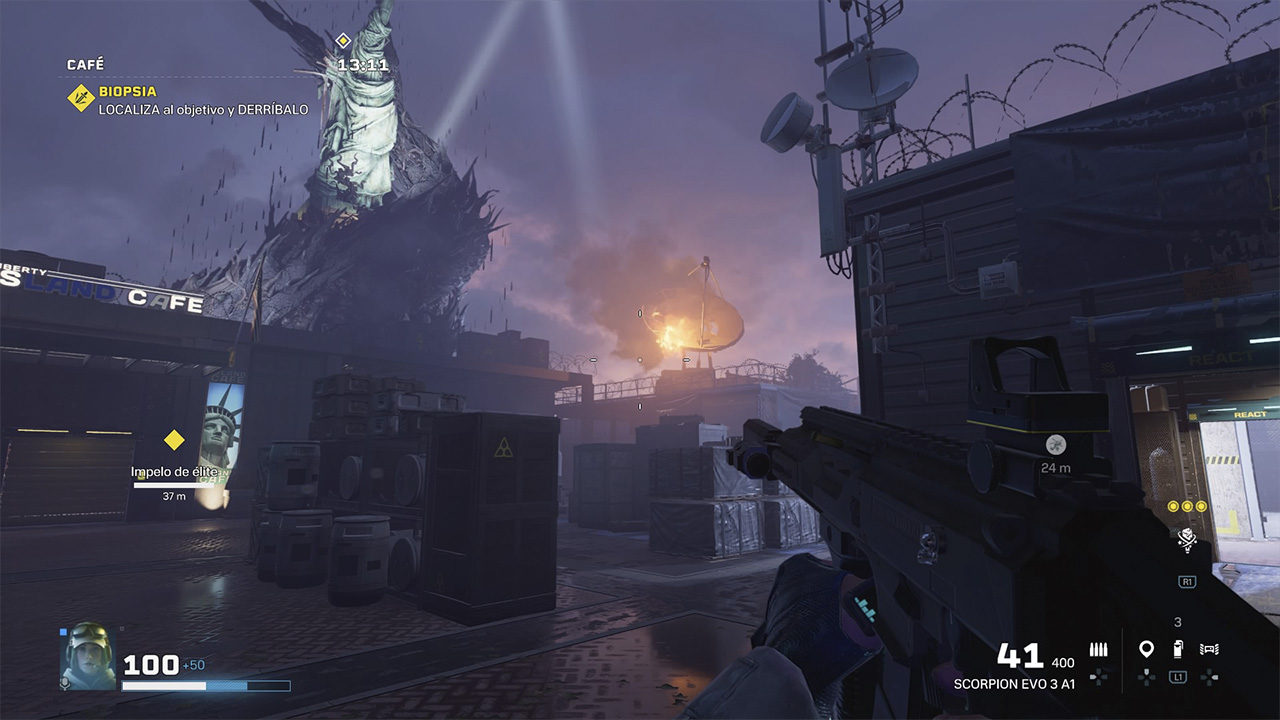Select the Impelo de élite marker icon
The width and height of the screenshot is (1280, 720).
(x=175, y=438)
